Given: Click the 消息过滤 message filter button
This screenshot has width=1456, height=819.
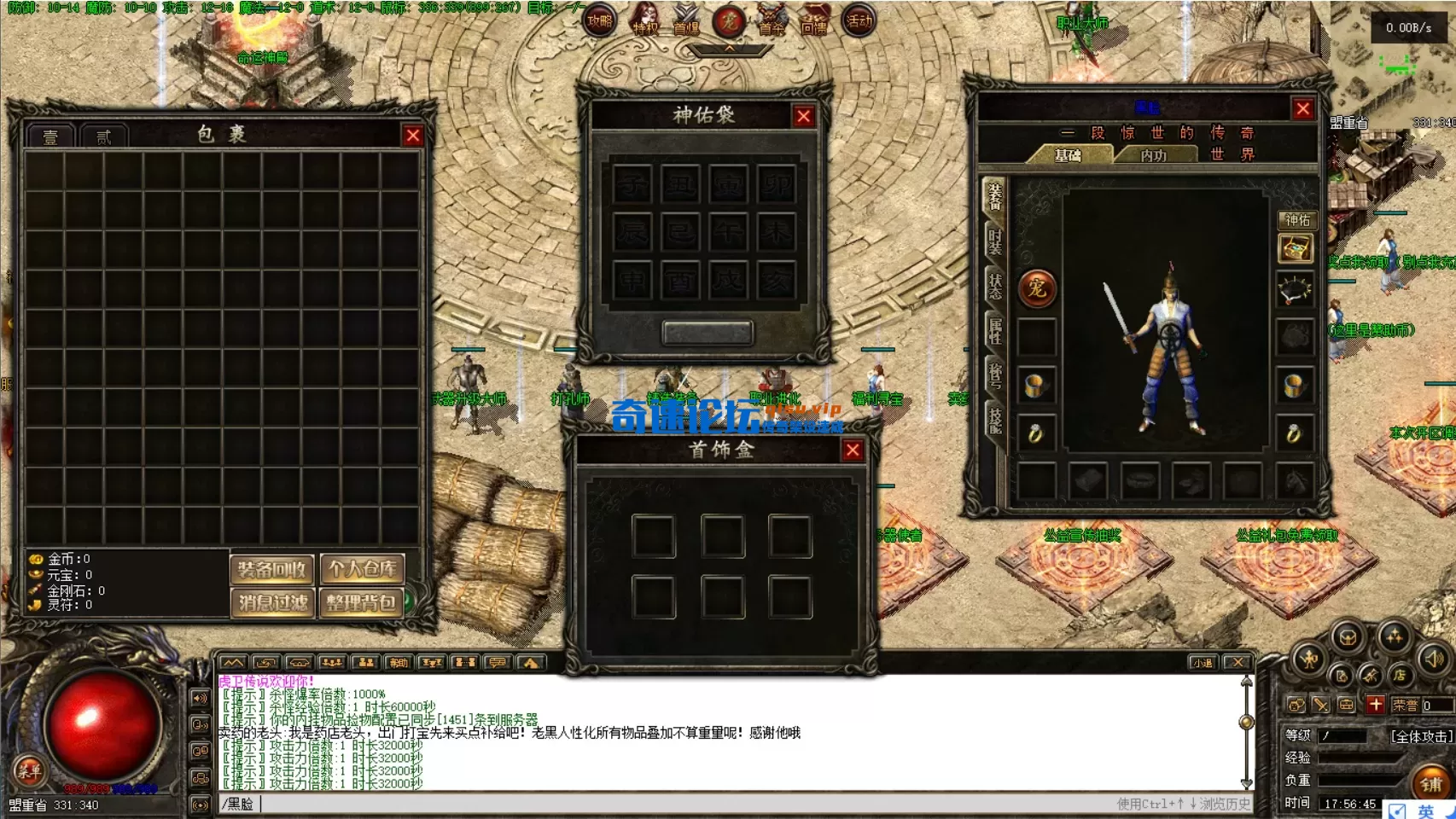Looking at the screenshot, I should point(272,603).
